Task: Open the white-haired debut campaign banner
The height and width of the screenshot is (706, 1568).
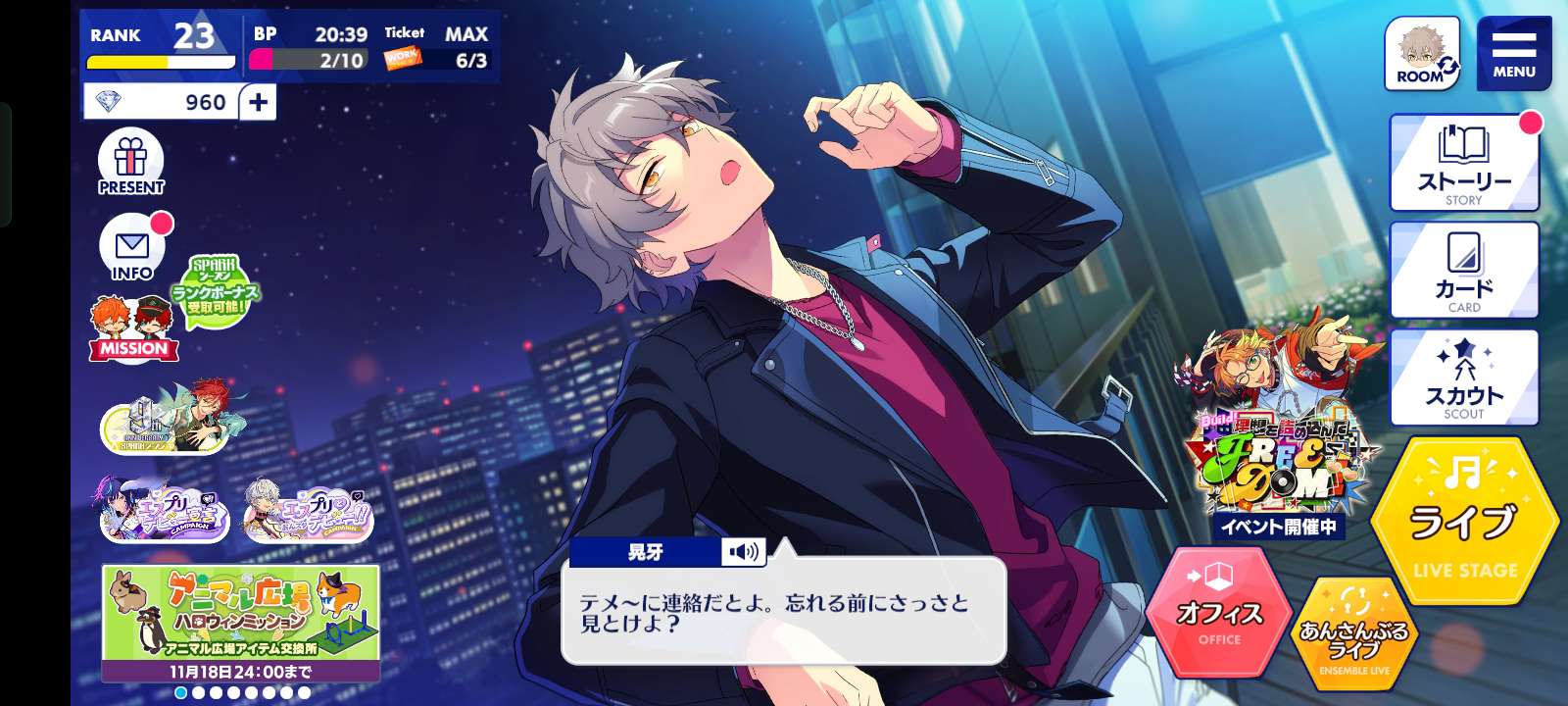Action: coord(309,510)
